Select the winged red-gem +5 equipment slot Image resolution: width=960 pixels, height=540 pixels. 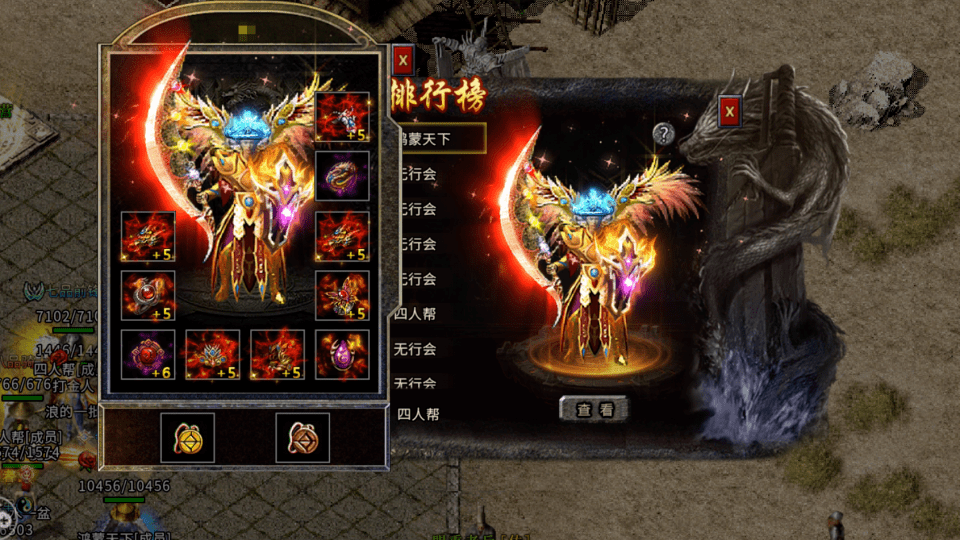(342, 296)
